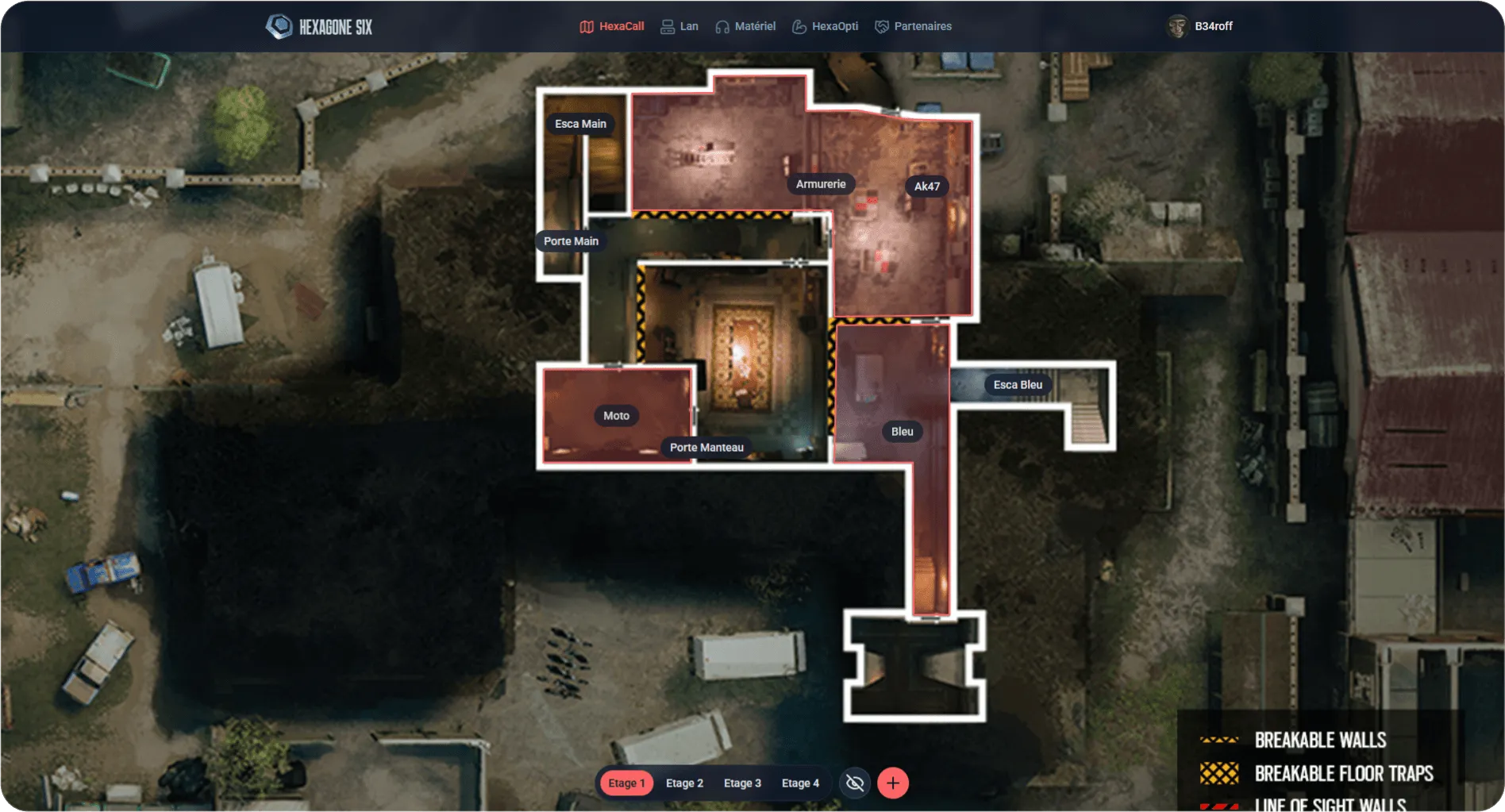Select the Armurerie room label

821,184
